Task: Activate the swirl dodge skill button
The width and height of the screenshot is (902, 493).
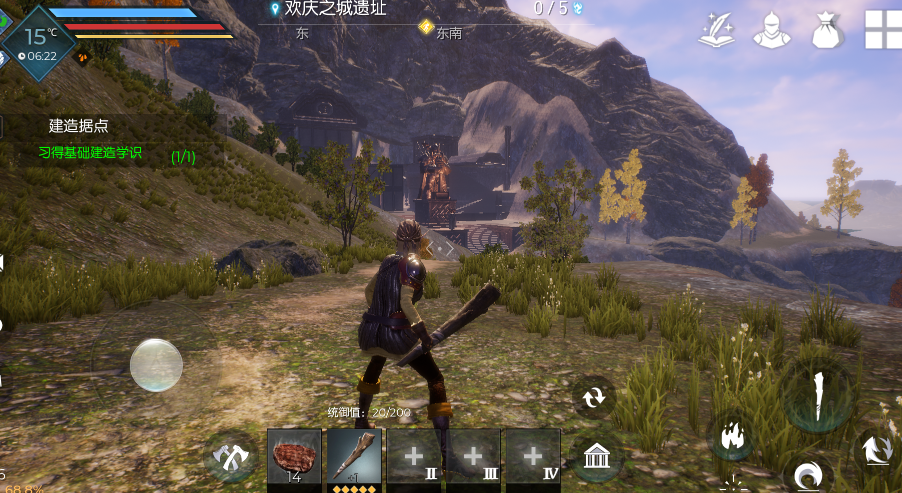Action: (806, 475)
